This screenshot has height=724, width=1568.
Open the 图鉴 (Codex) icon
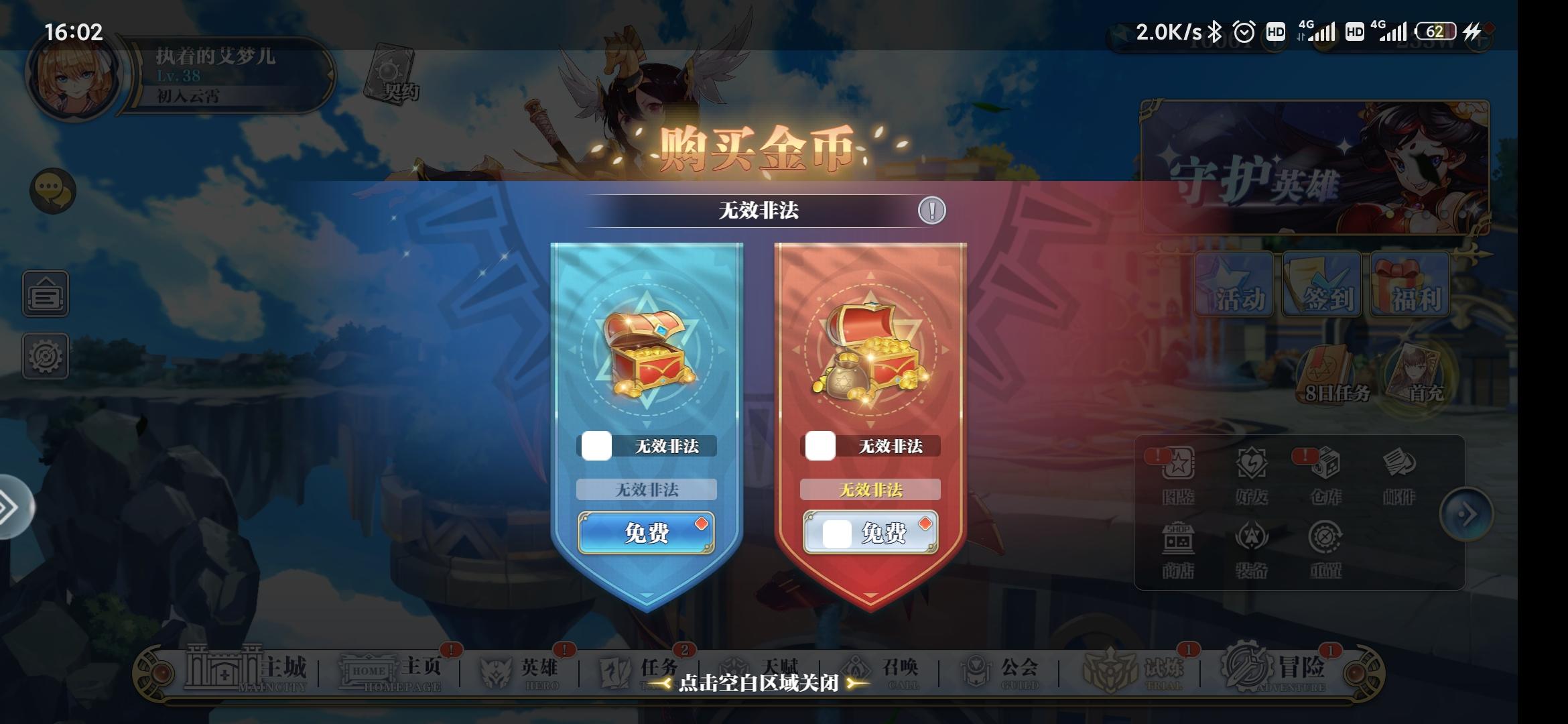(x=1177, y=473)
